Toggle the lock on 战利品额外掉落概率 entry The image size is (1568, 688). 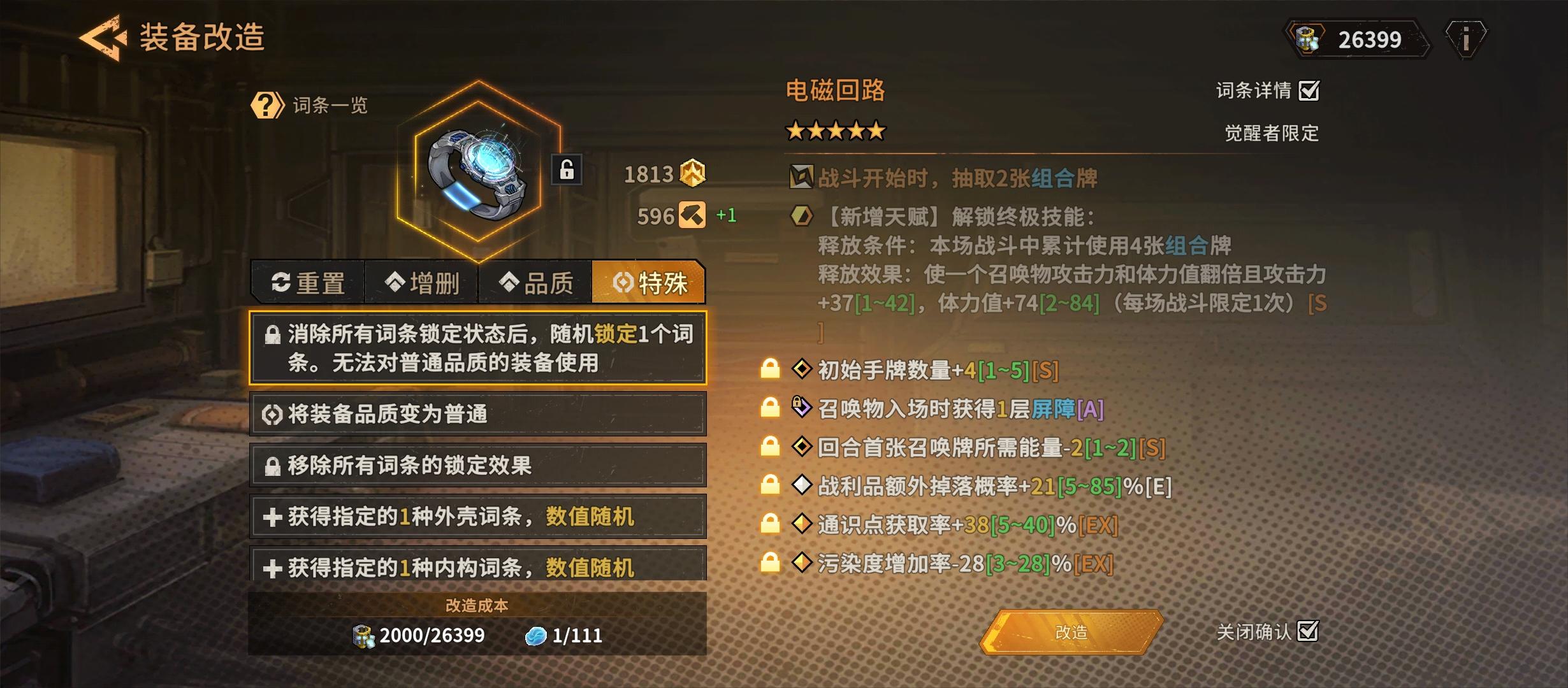tap(771, 484)
